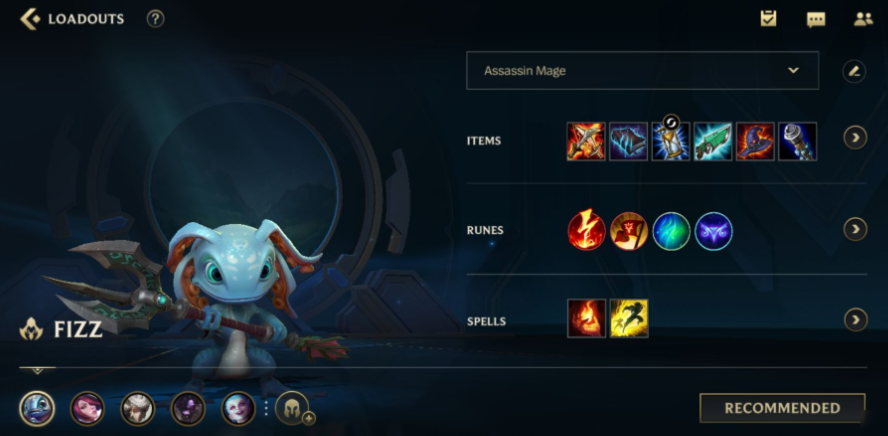Select the green gun blade item
888x436 pixels.
pos(713,142)
